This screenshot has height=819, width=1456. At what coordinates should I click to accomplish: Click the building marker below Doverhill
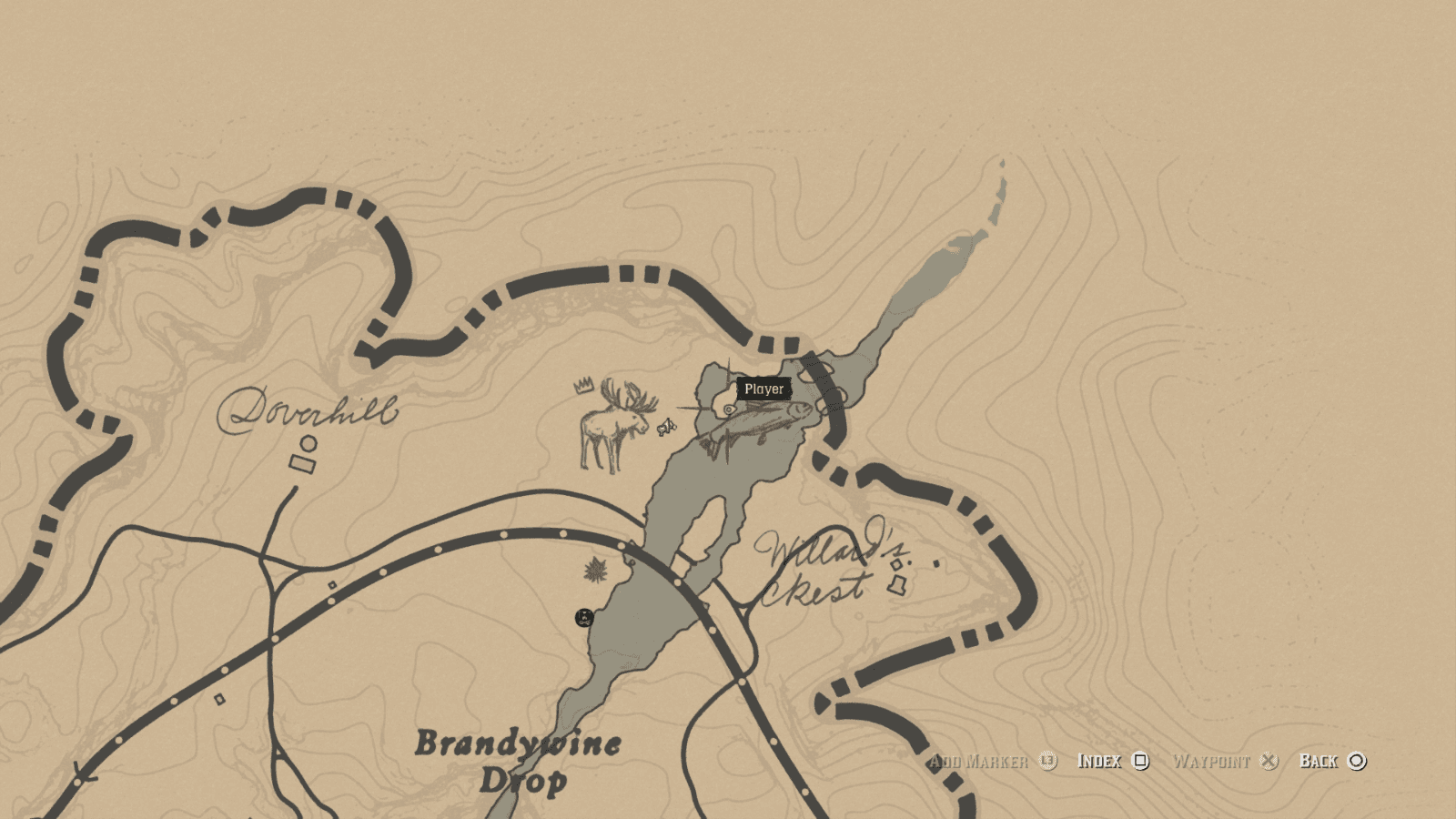[300, 463]
